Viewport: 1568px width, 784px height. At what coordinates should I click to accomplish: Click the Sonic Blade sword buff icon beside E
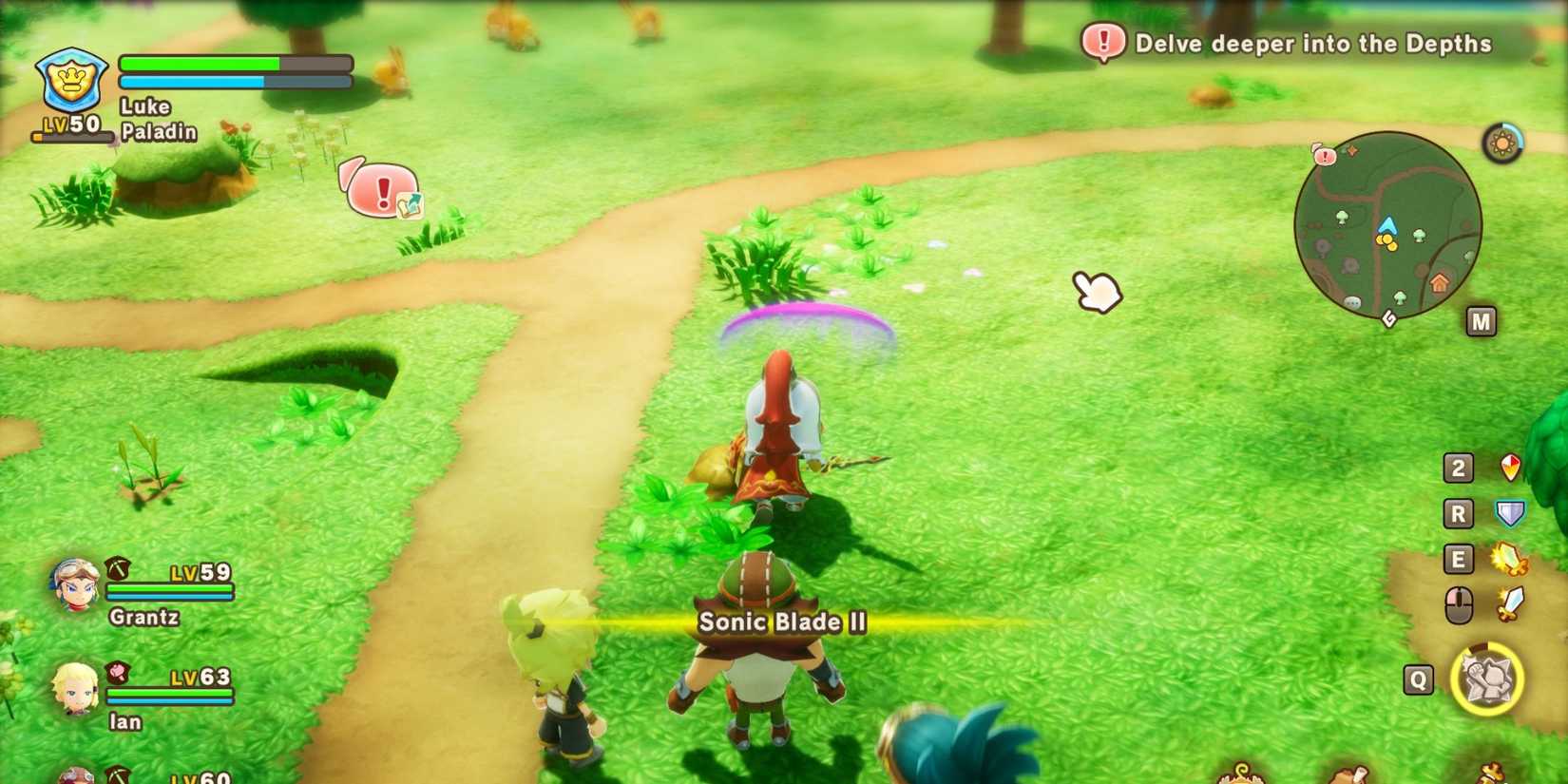(1509, 561)
